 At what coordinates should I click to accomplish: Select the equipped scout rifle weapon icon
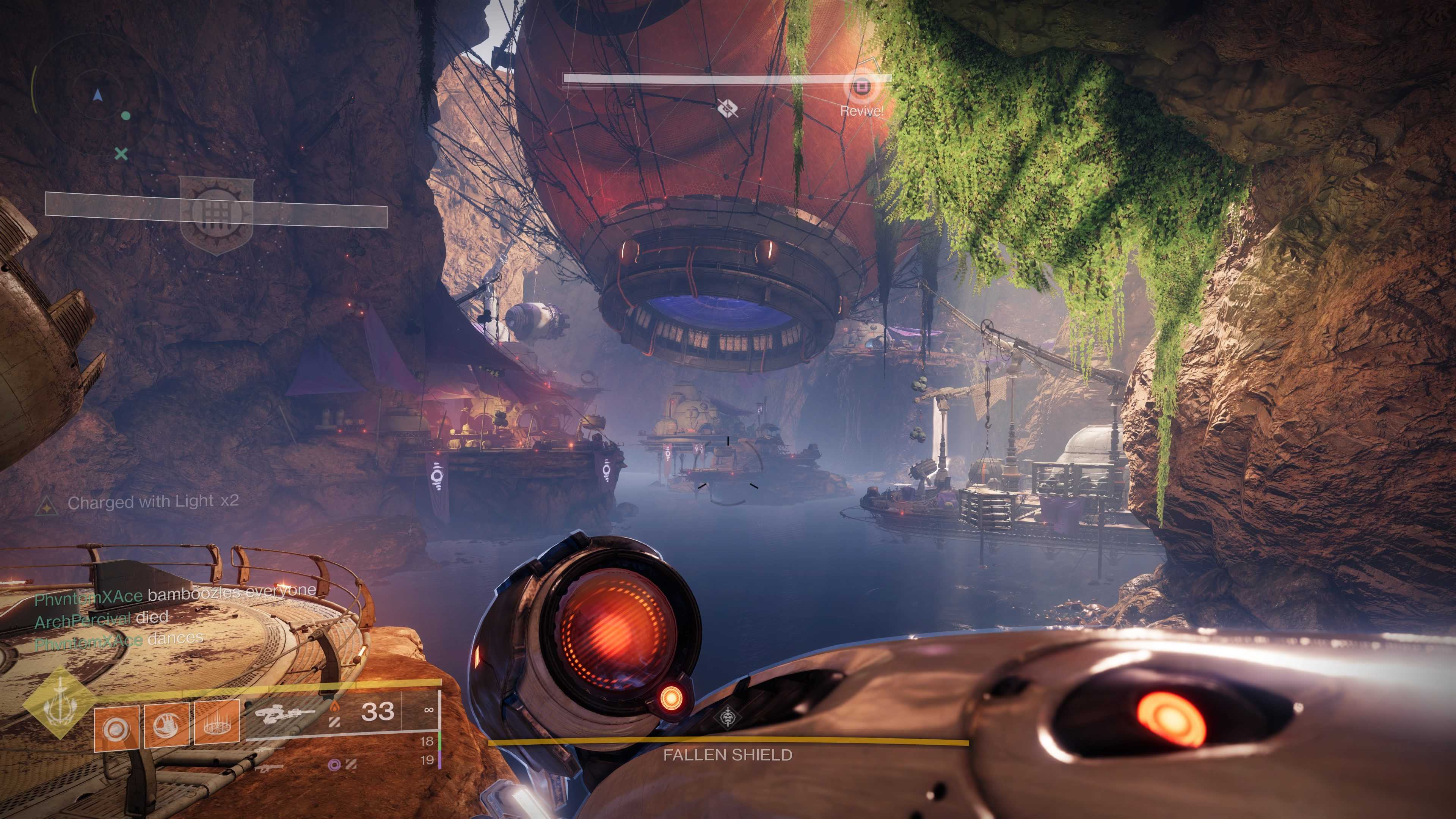[x=284, y=713]
